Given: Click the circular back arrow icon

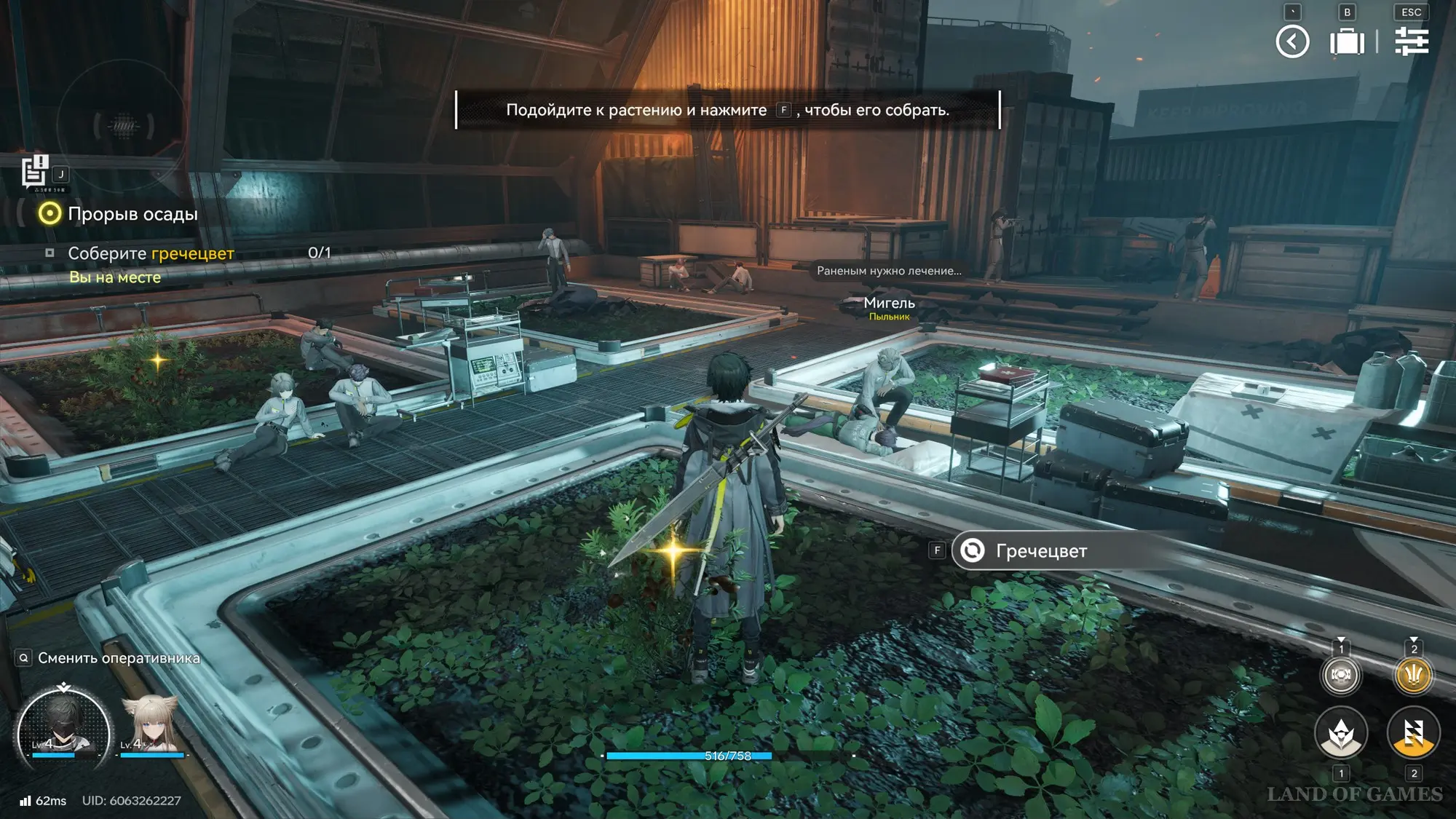Looking at the screenshot, I should click(1292, 41).
